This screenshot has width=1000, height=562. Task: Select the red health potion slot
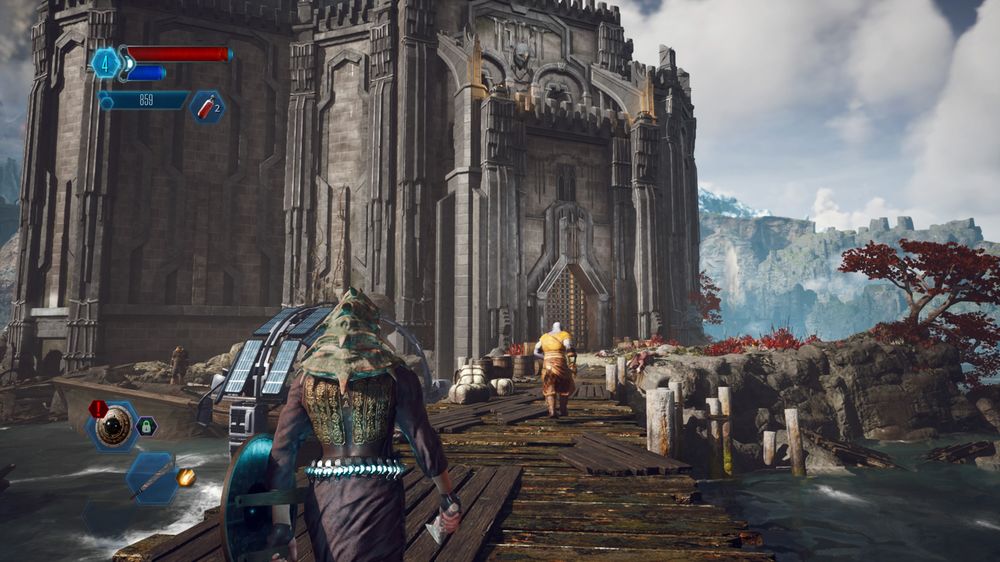coord(207,107)
